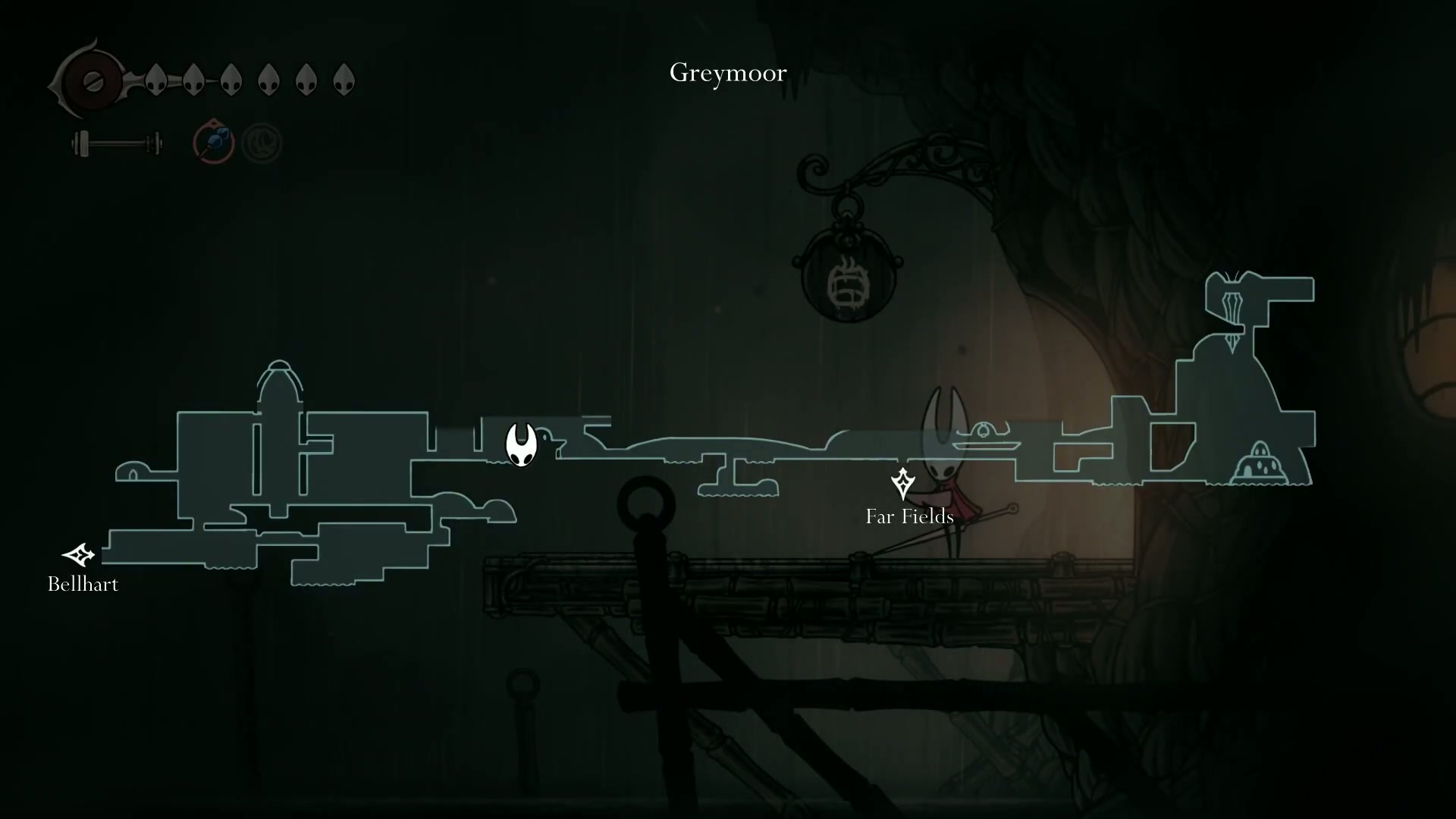Click the bell landmark above the platform
The height and width of the screenshot is (819, 1456).
[983, 432]
